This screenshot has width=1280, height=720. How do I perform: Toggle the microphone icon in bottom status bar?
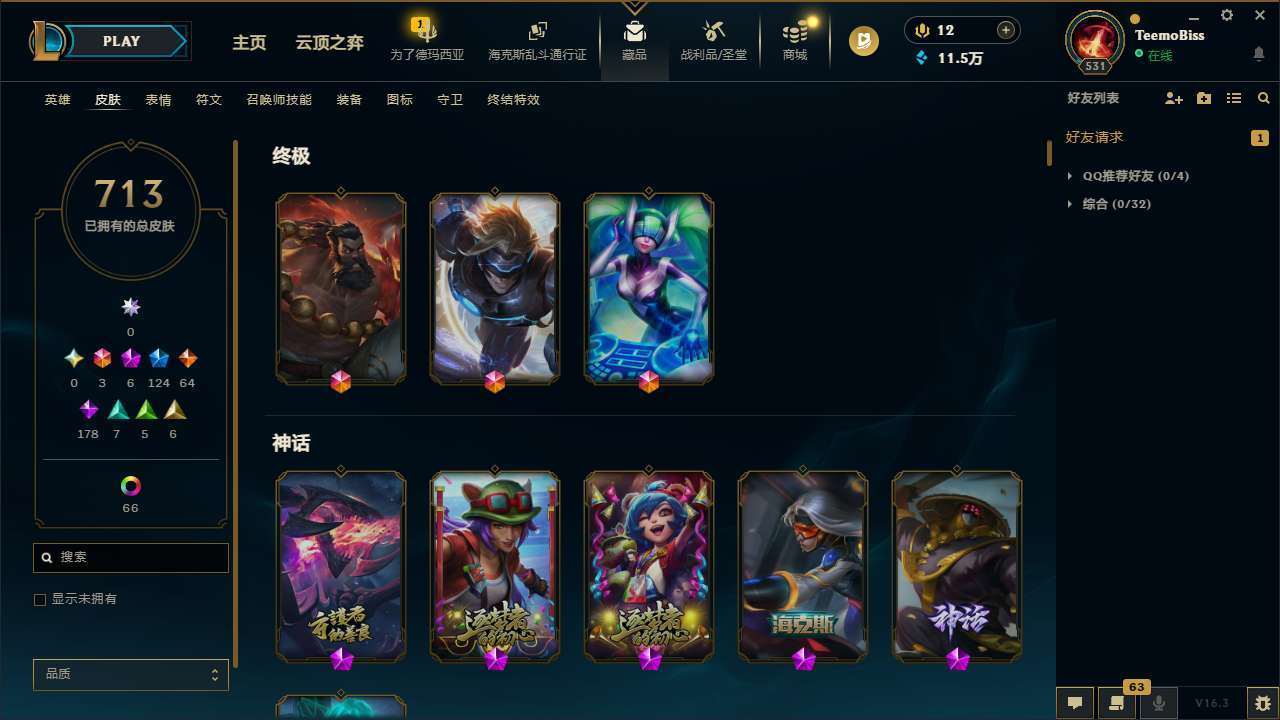pyautogui.click(x=1158, y=702)
